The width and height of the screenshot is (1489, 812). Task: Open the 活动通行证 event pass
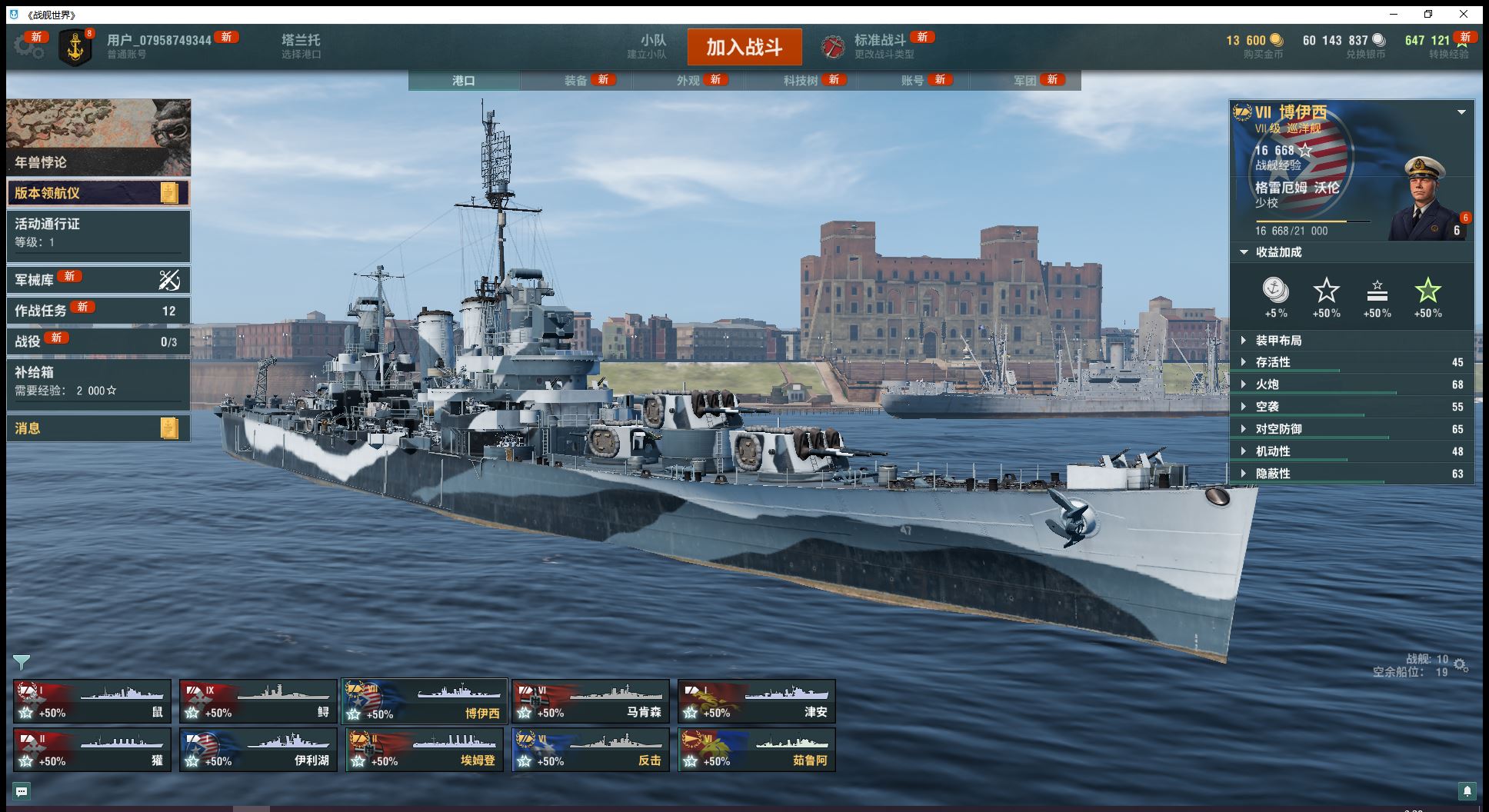click(x=98, y=232)
